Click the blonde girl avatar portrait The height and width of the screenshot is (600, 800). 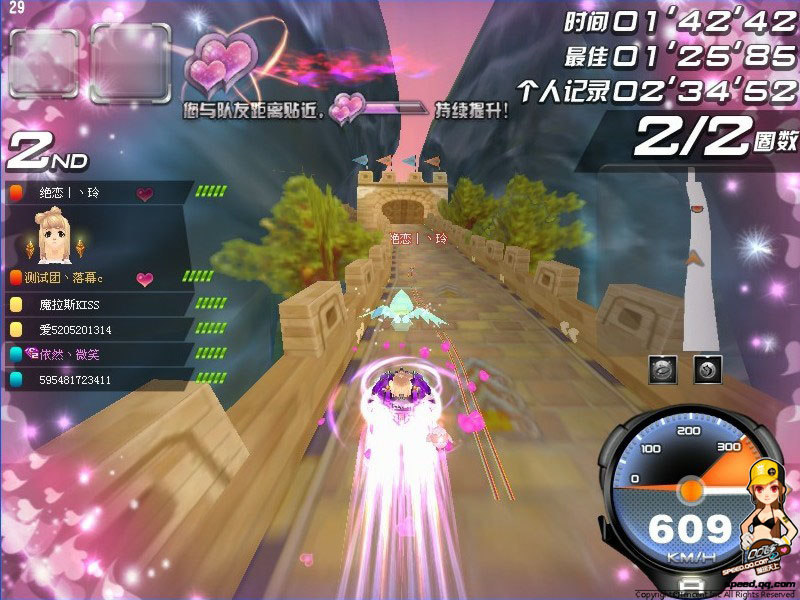53,236
